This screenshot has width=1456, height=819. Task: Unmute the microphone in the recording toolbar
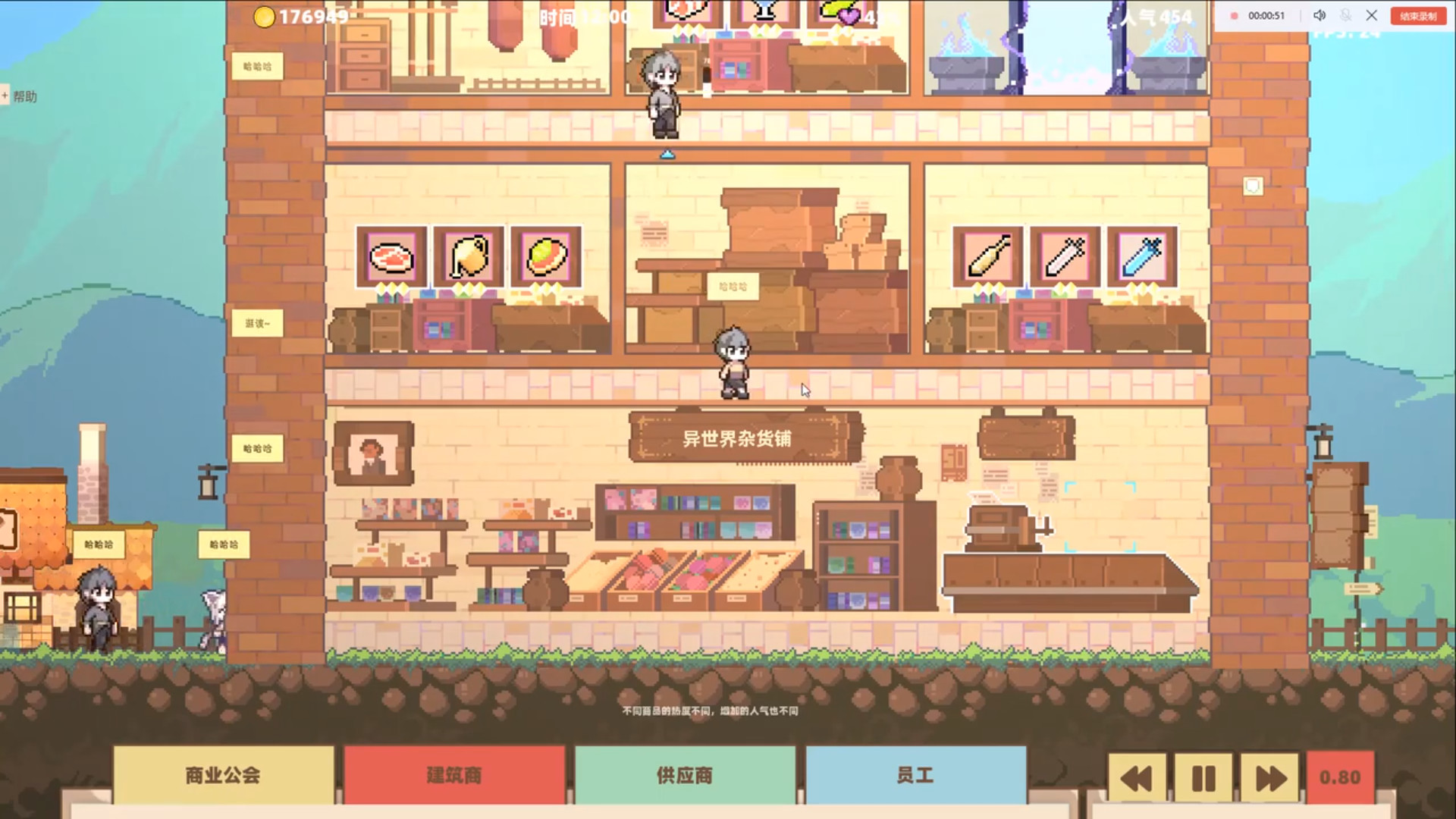coord(1345,14)
